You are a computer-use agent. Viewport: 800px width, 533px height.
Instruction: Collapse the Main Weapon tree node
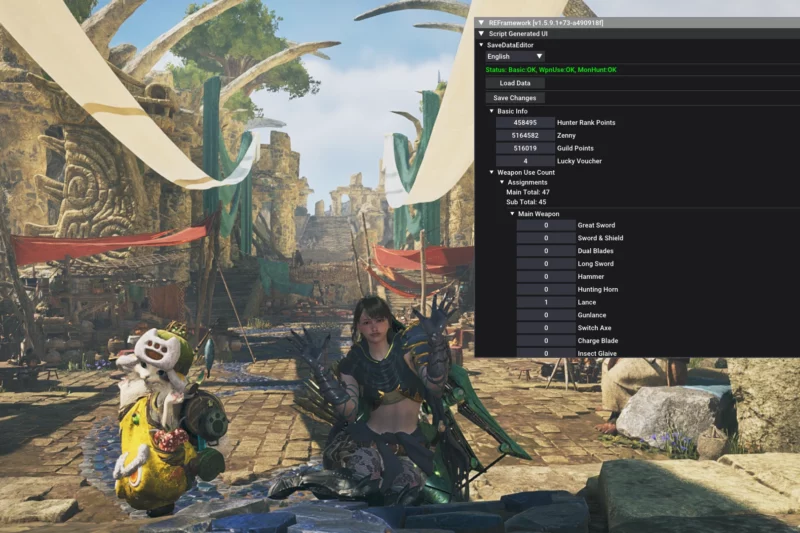pyautogui.click(x=512, y=214)
